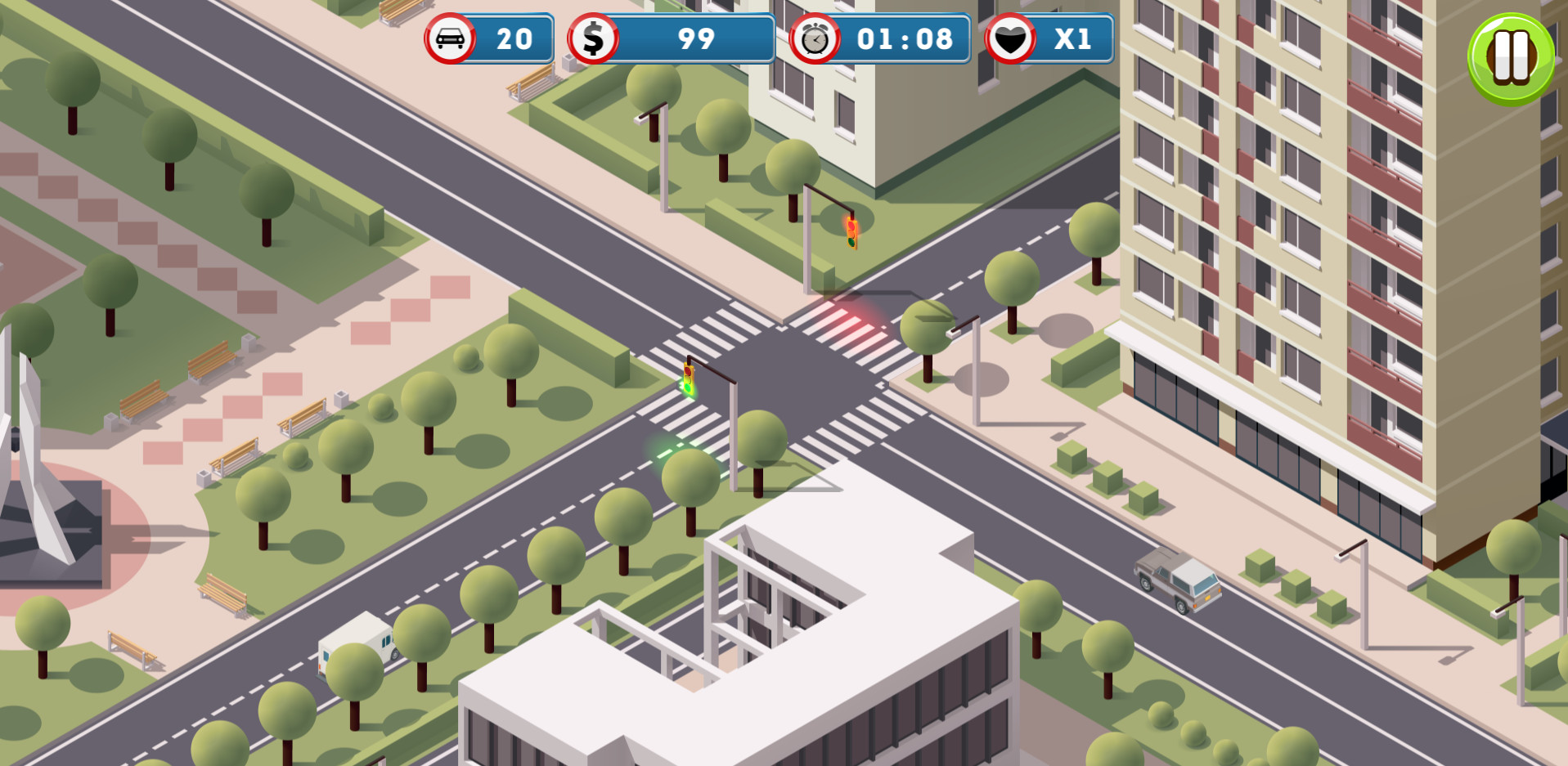1568x766 pixels.
Task: Click the red circle around the dollar icon
Action: [x=593, y=38]
